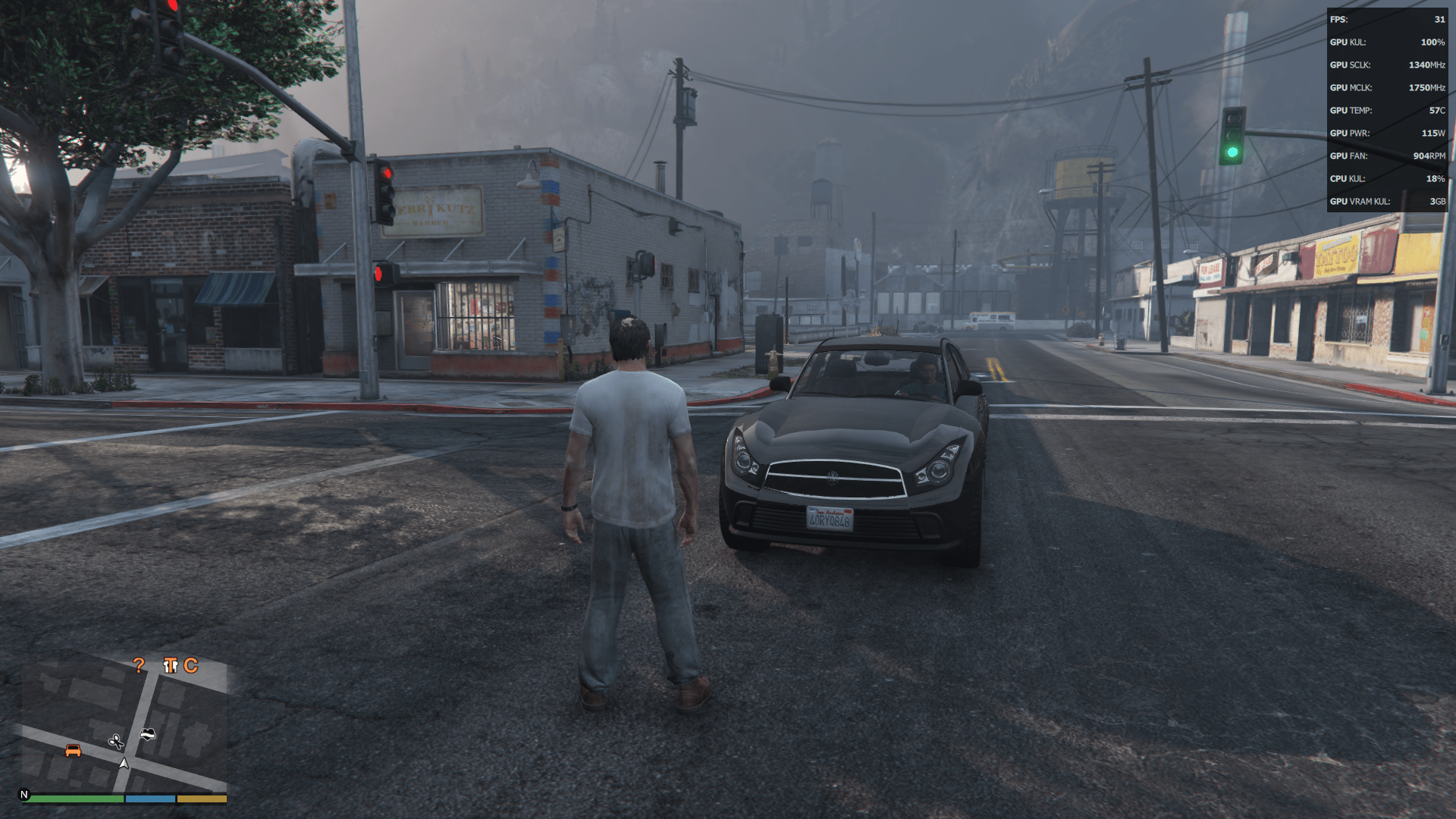Click the FPS performance overlay panel
This screenshot has width=1456, height=819.
pyautogui.click(x=1387, y=110)
